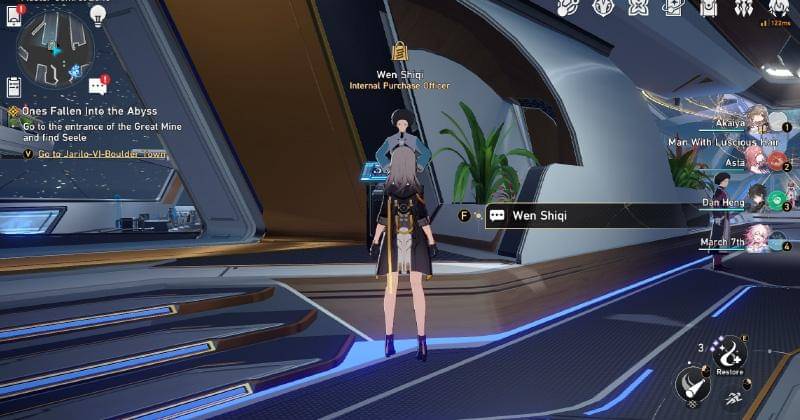Image resolution: width=800 pixels, height=420 pixels.
Task: Open the clipboard missions icon
Action: (x=14, y=87)
